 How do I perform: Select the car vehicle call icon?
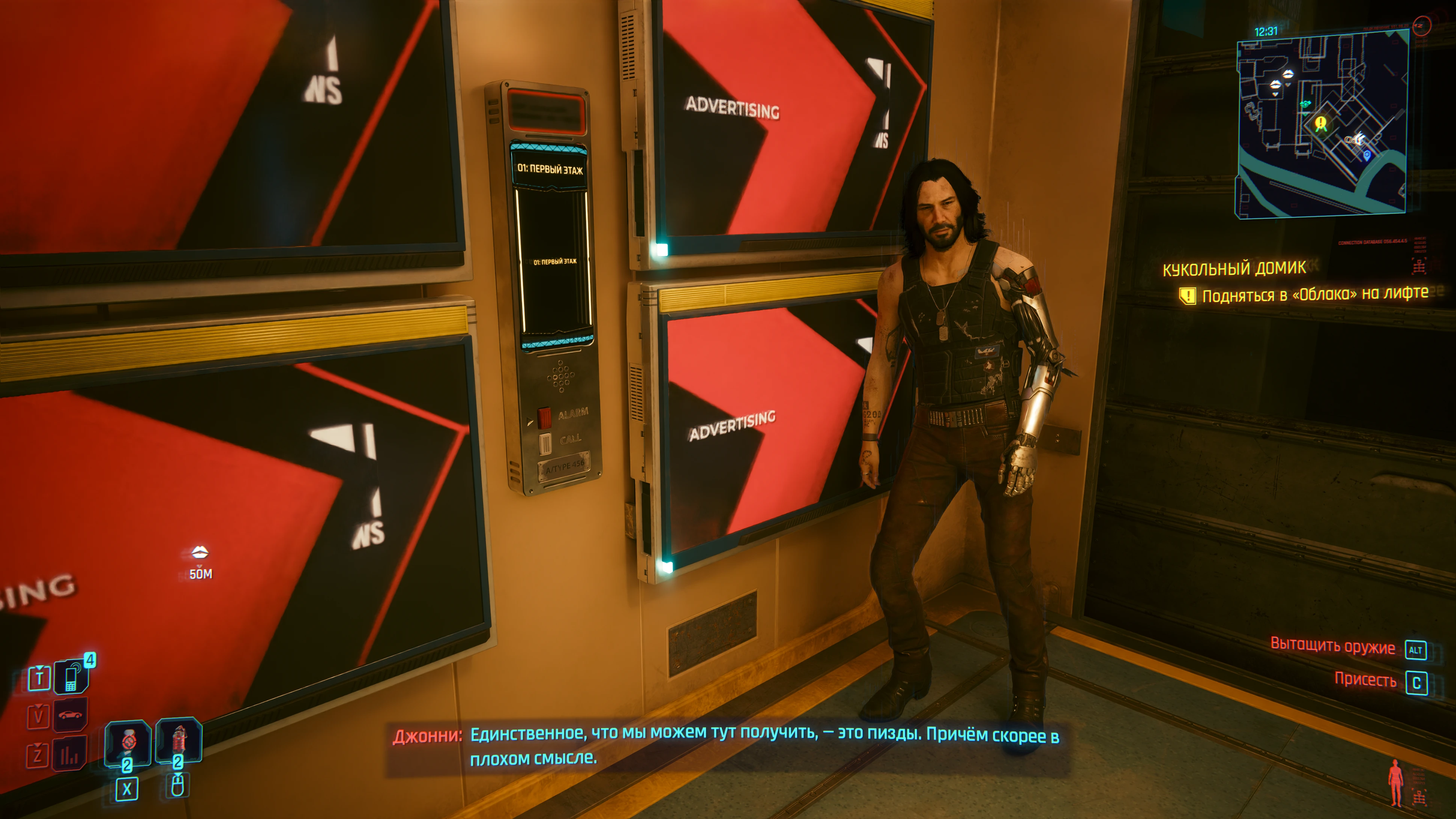click(x=70, y=715)
